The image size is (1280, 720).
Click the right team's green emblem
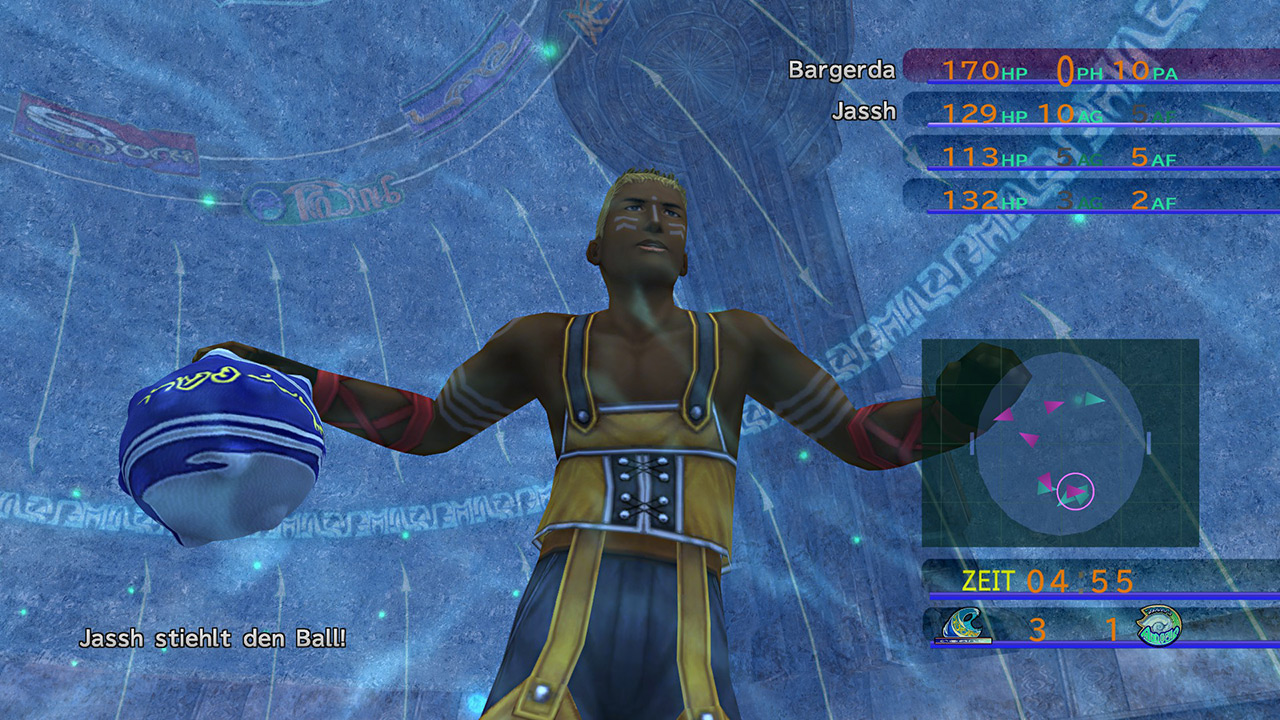pyautogui.click(x=1158, y=626)
